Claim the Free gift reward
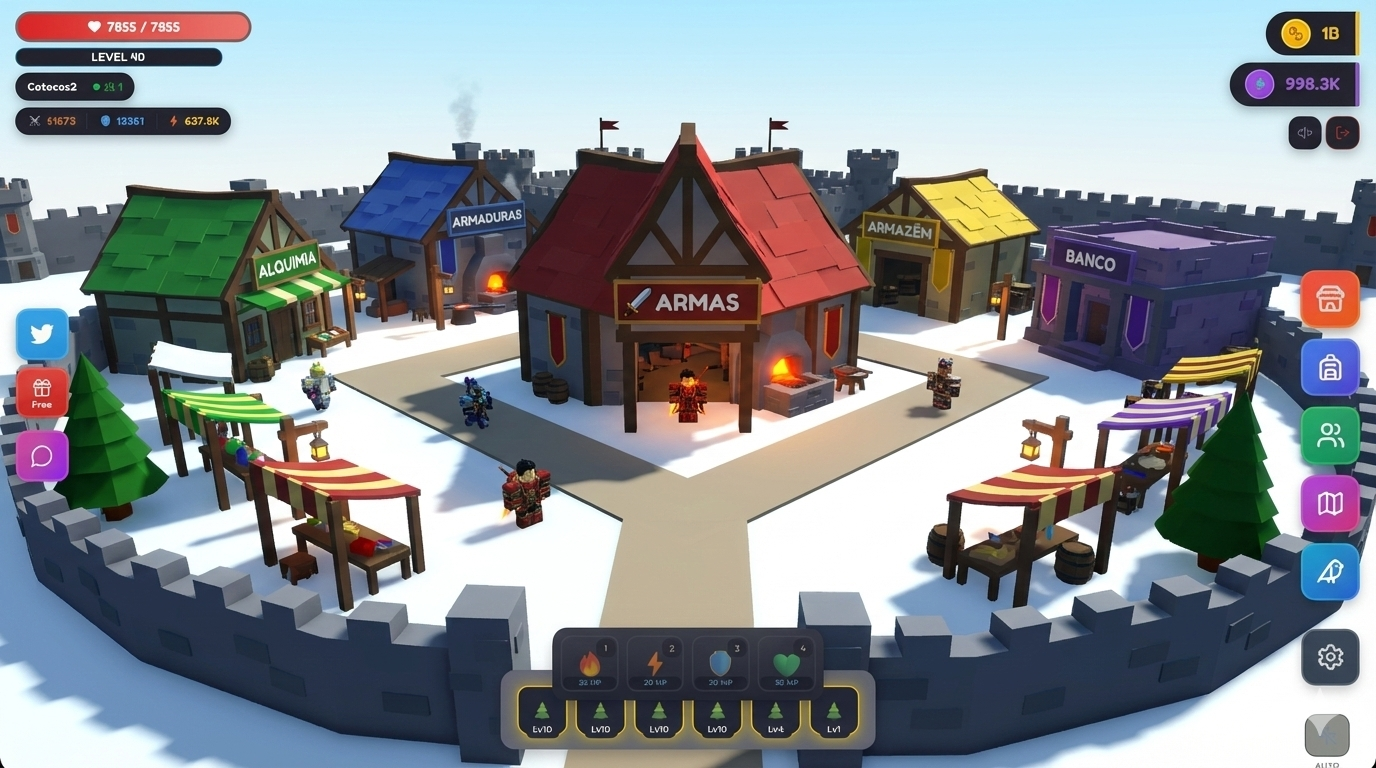 pos(41,394)
